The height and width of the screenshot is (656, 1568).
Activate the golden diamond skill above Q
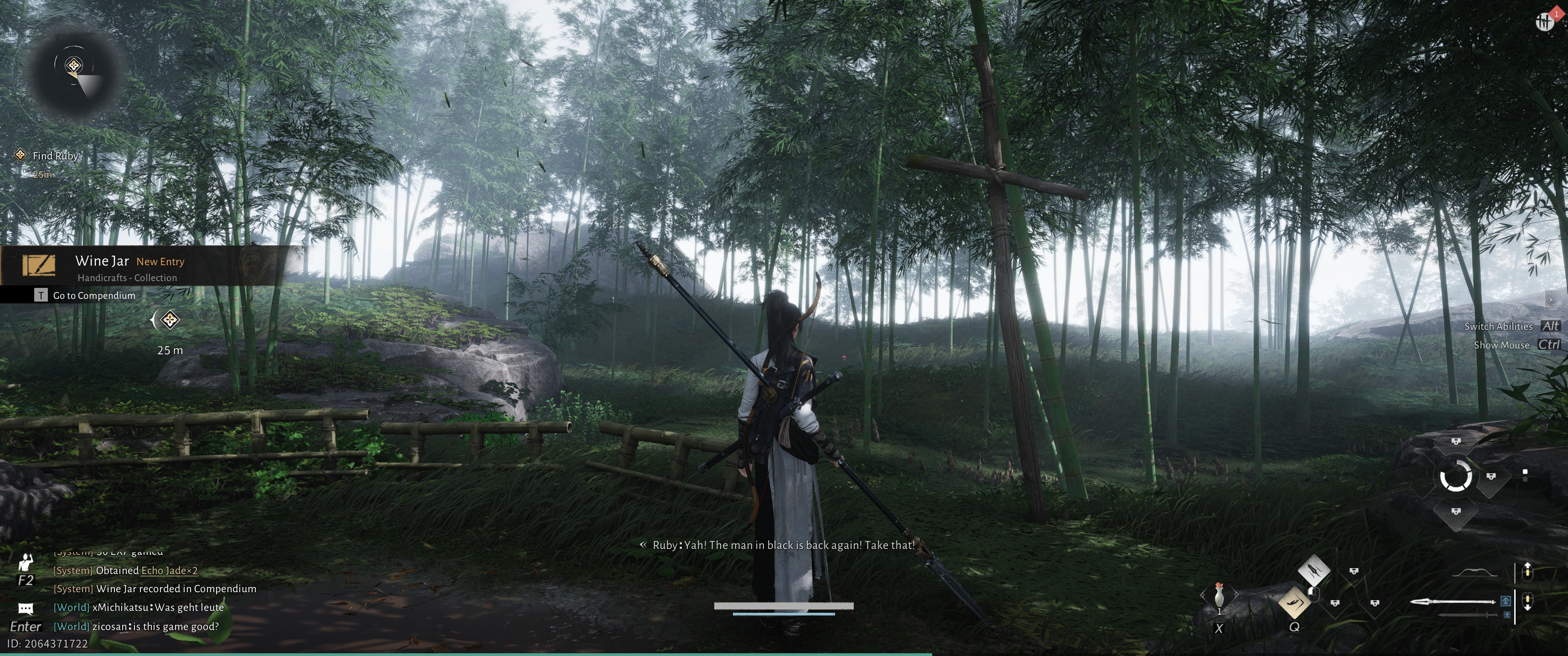point(1294,602)
